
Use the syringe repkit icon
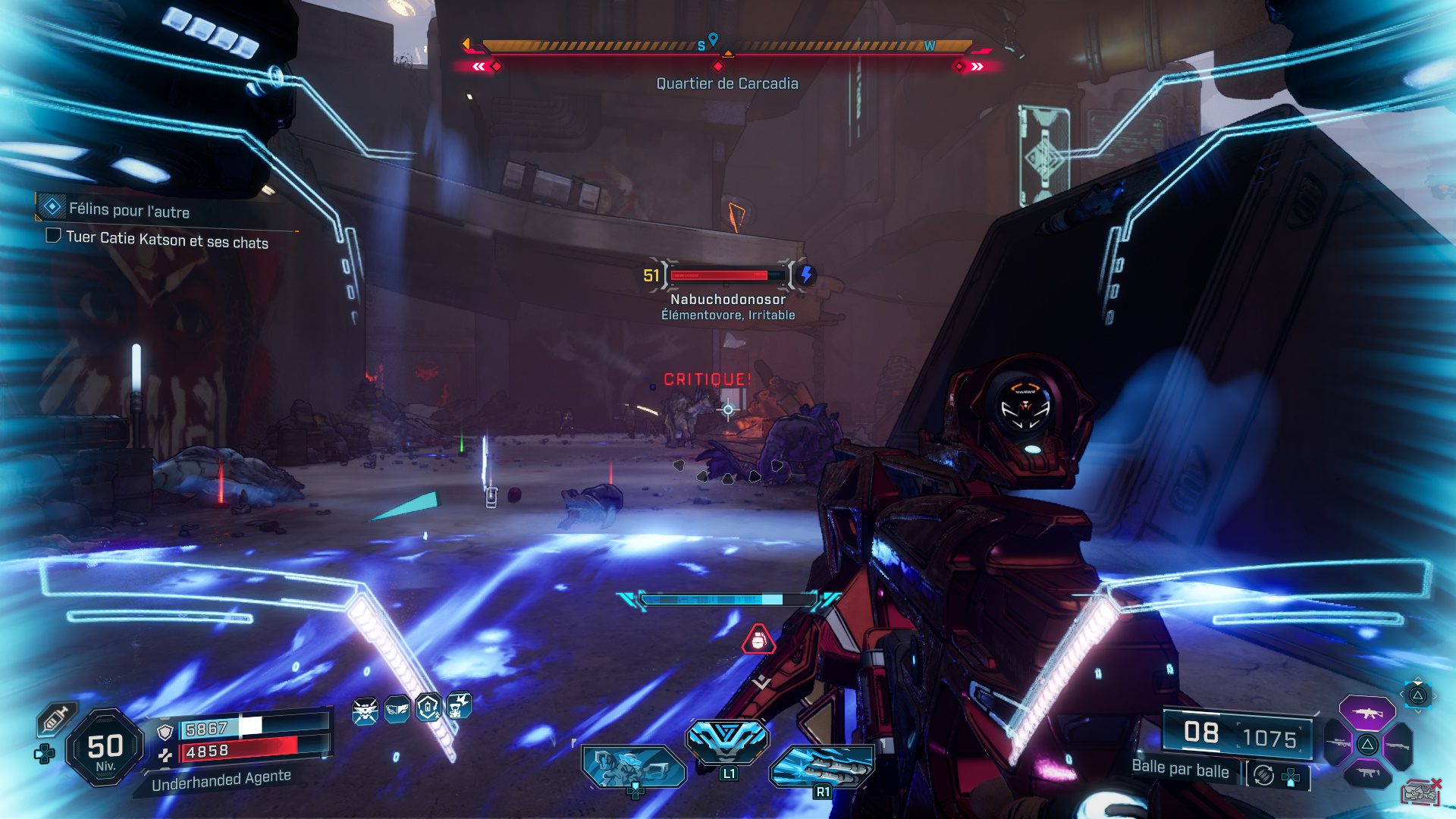click(x=55, y=718)
